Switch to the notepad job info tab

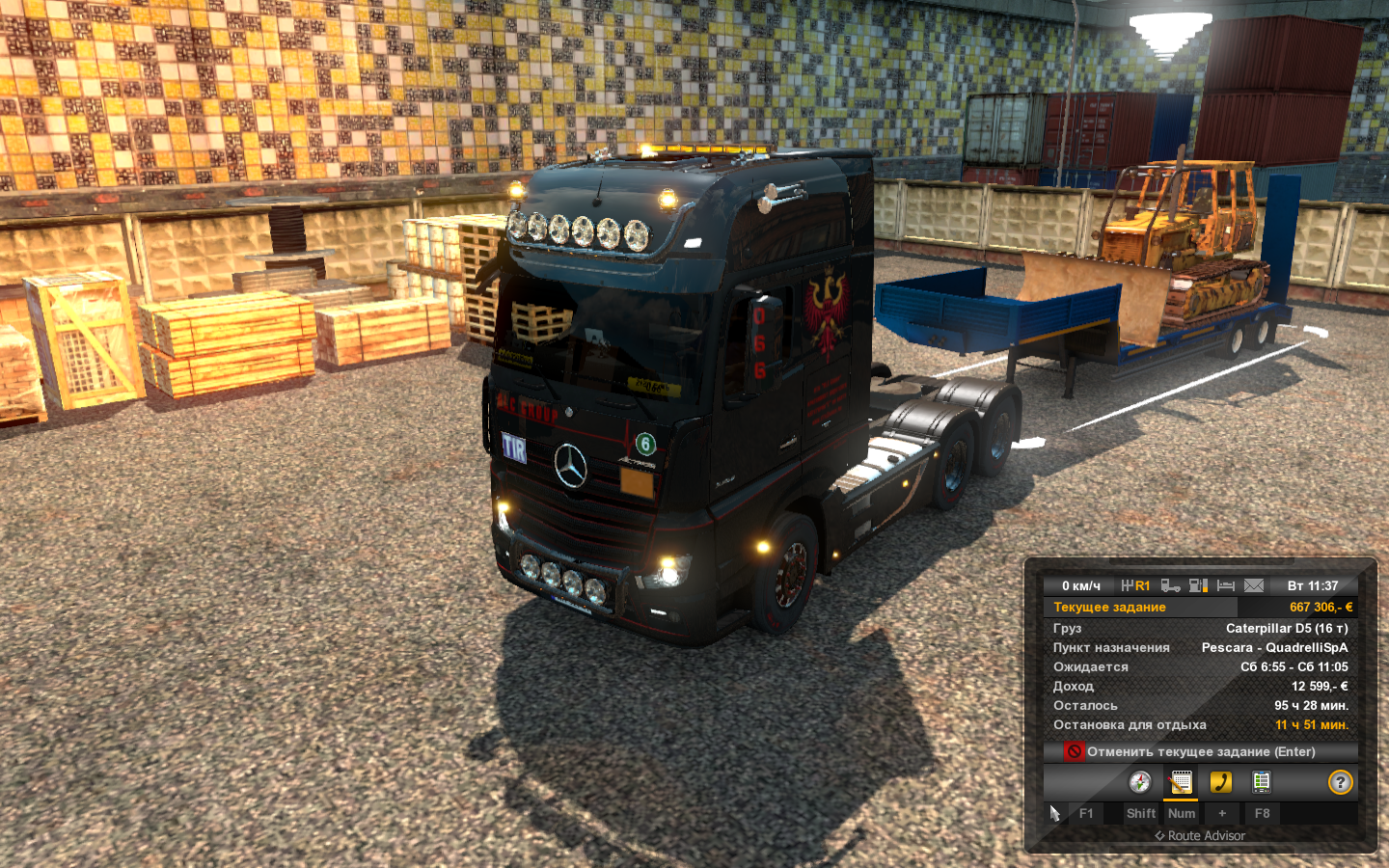pos(1181,782)
